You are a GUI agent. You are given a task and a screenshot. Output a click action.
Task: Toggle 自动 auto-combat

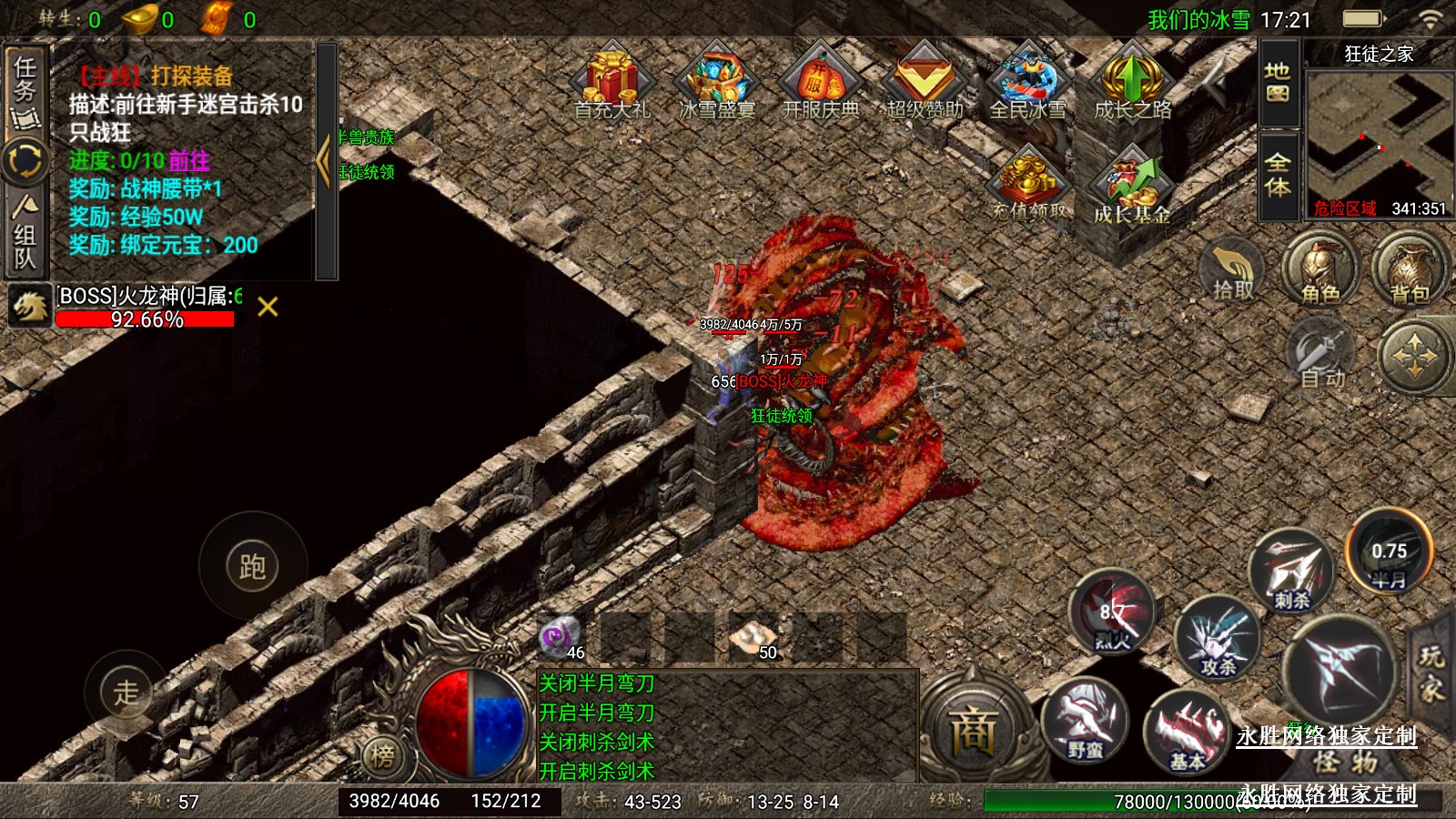(1321, 357)
